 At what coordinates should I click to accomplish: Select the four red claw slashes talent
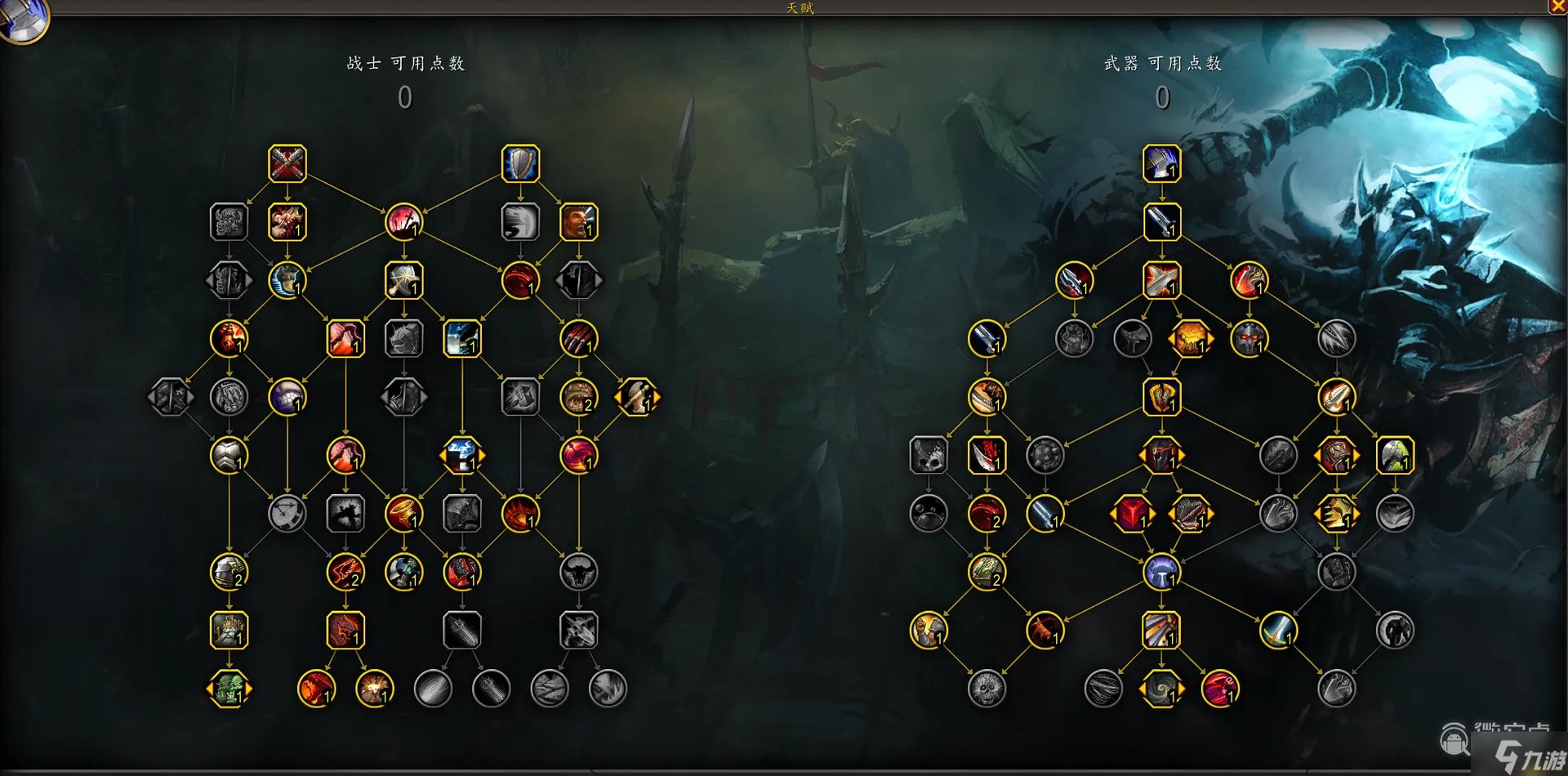point(578,338)
